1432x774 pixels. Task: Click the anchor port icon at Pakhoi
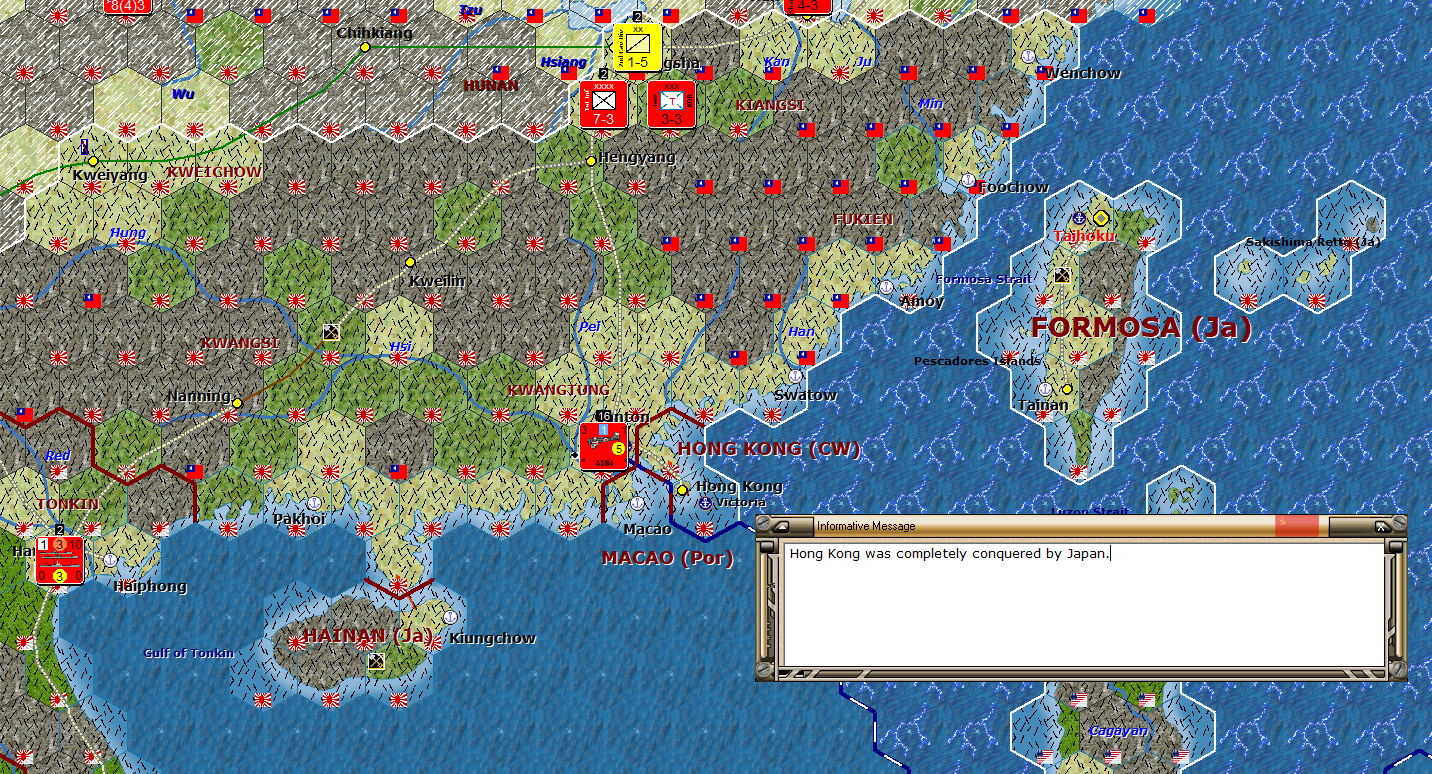coord(315,504)
